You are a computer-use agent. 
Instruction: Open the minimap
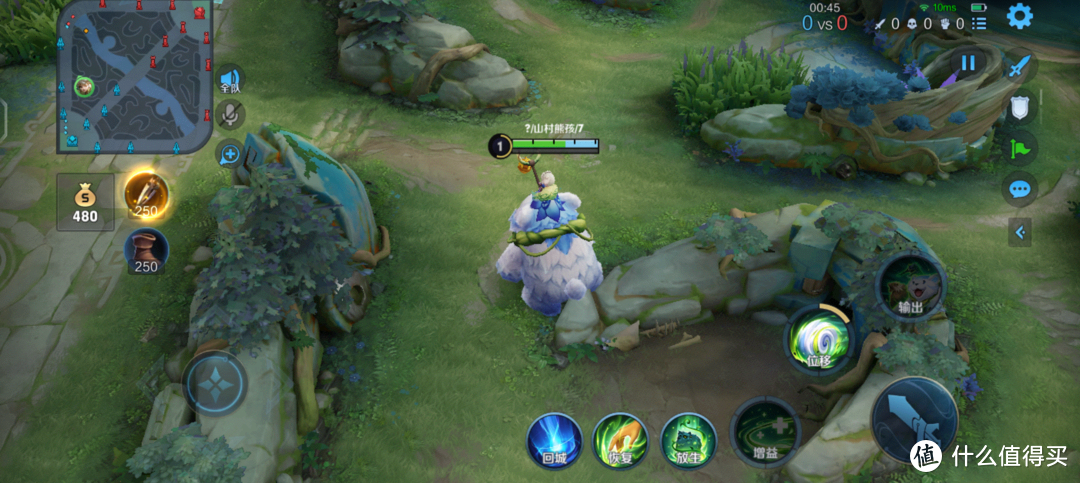tap(135, 77)
